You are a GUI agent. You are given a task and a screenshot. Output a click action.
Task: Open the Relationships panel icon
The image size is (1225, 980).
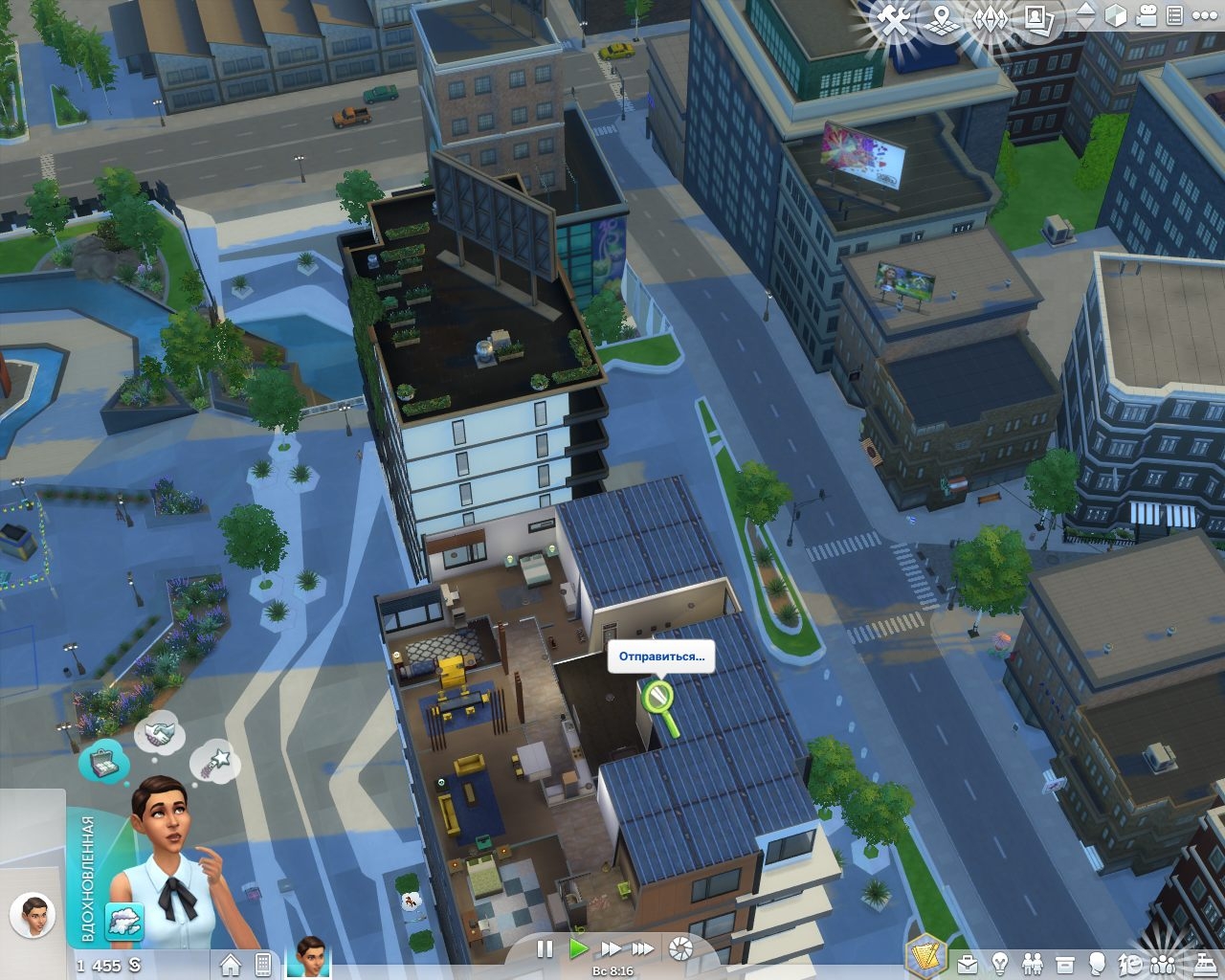(1032, 962)
